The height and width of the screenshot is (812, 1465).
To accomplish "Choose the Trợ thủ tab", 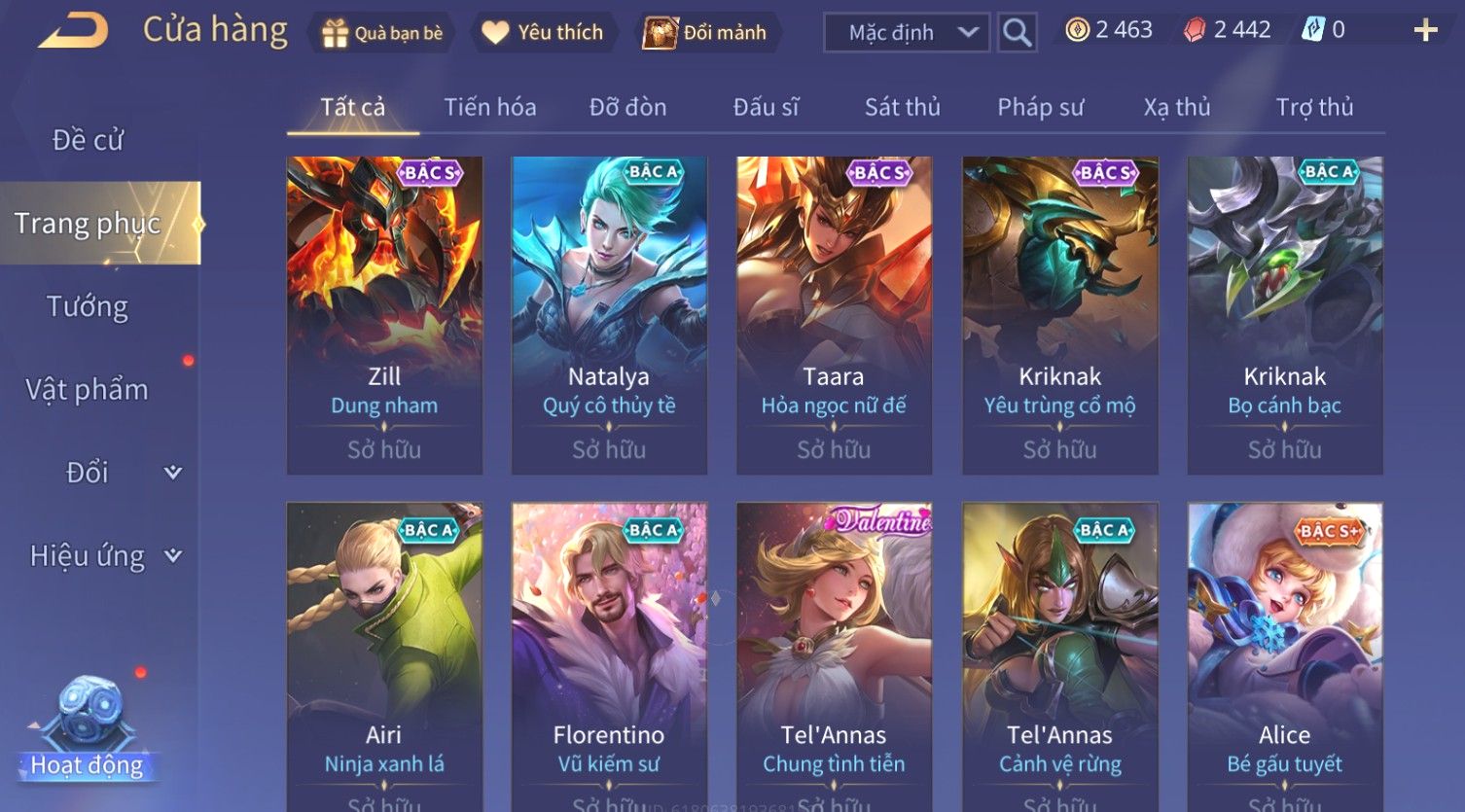I will 1314,107.
